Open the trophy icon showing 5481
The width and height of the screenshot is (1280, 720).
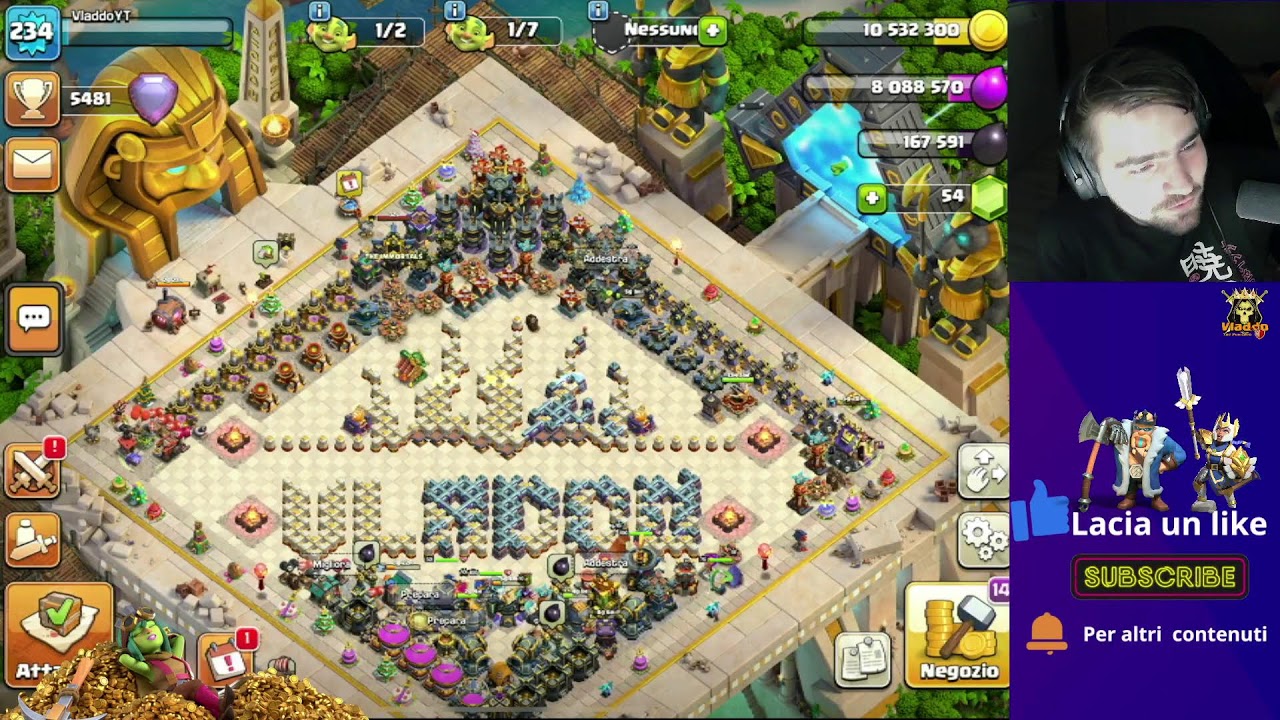[x=32, y=99]
